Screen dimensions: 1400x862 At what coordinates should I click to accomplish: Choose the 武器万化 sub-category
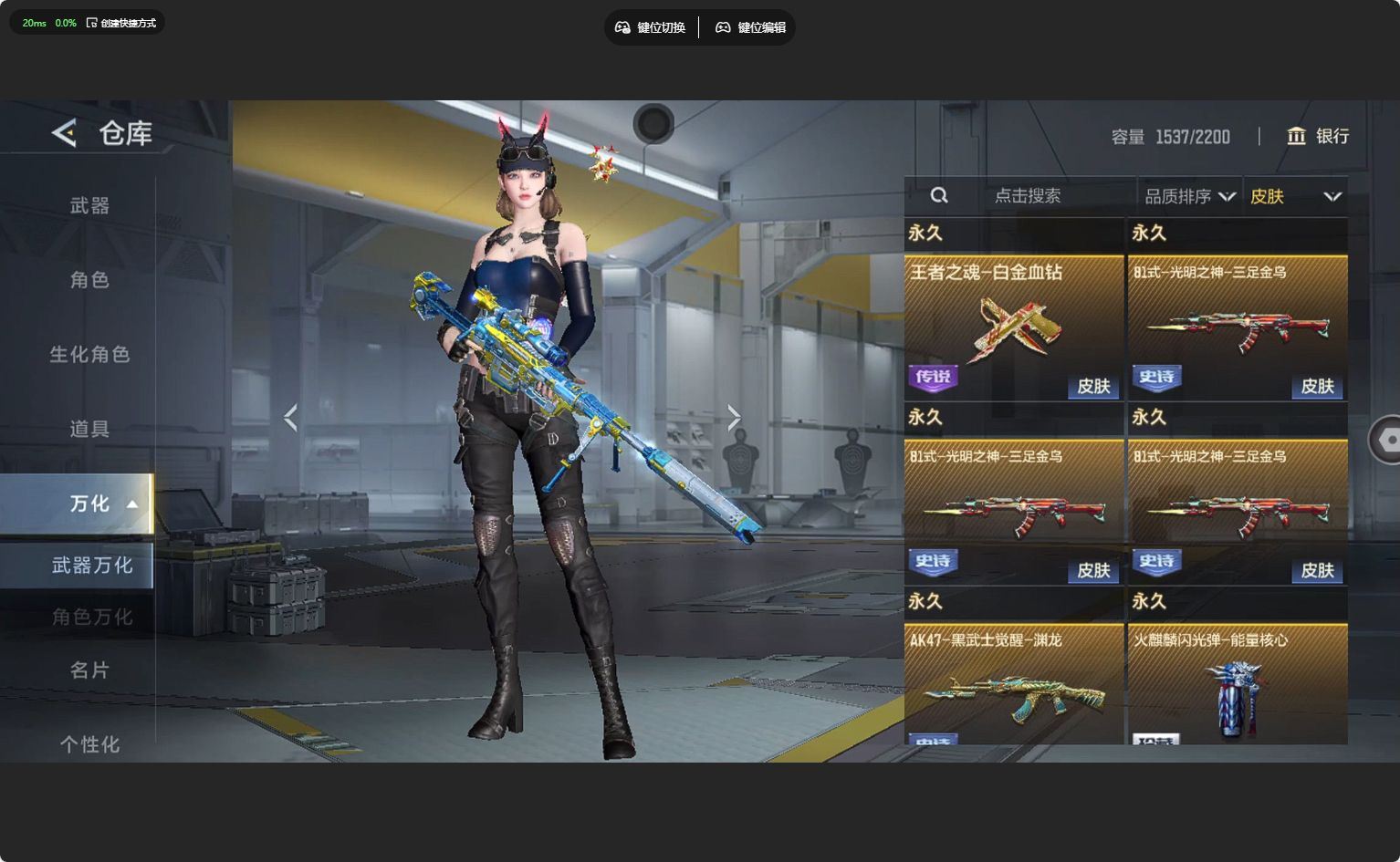pyautogui.click(x=91, y=566)
